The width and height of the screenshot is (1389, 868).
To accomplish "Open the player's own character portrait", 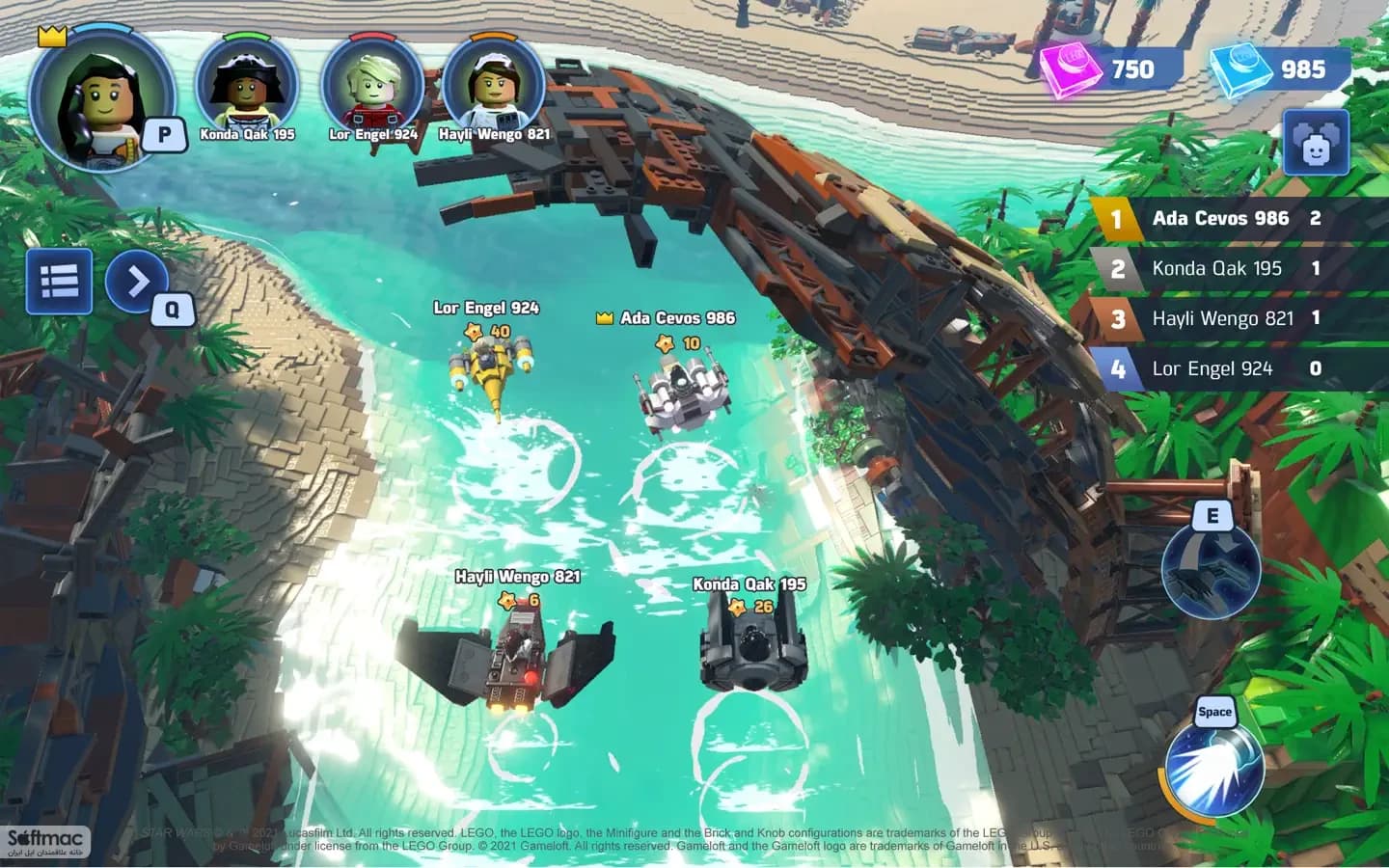I will tap(100, 98).
